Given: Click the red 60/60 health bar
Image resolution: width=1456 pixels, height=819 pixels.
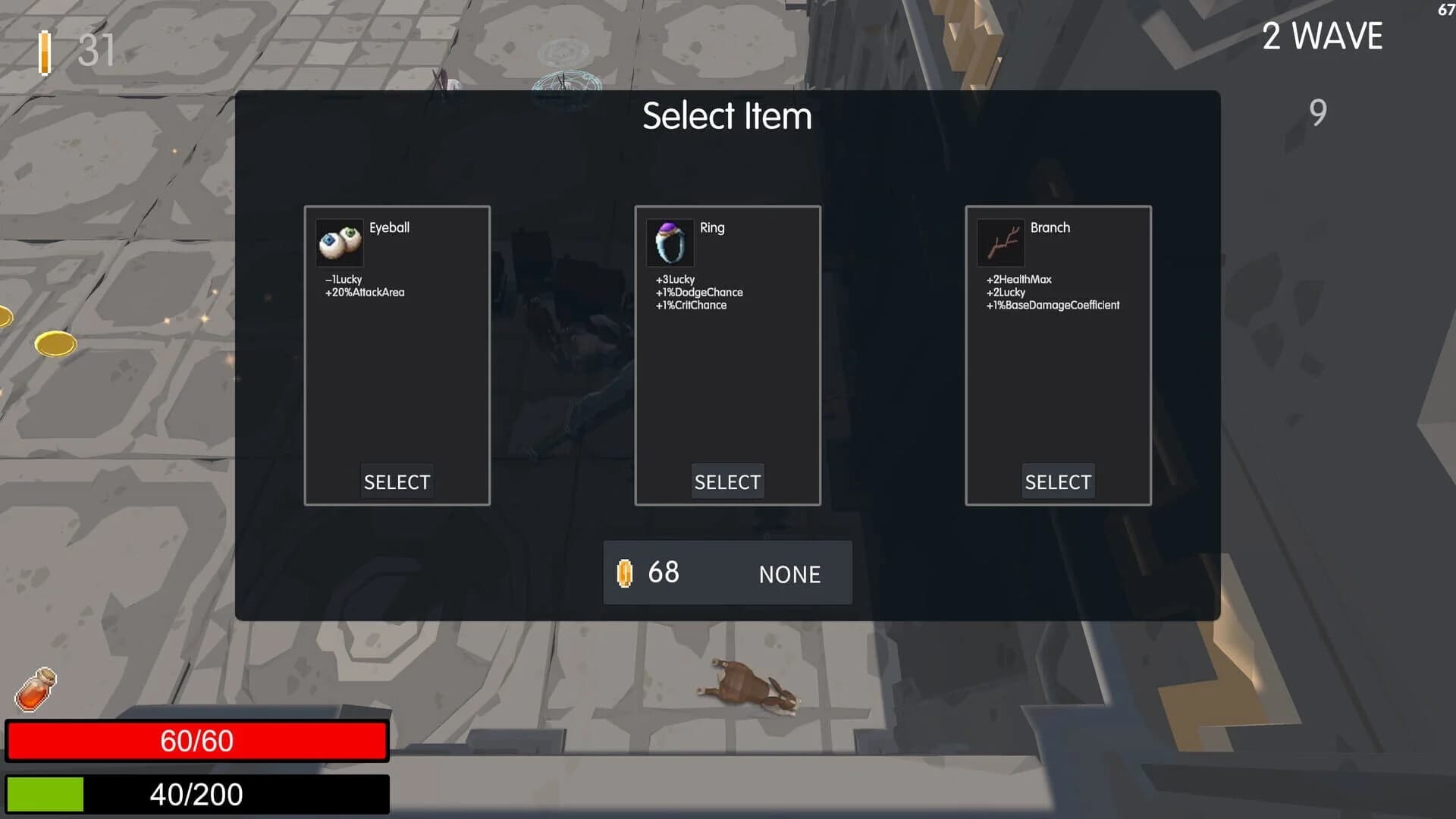Looking at the screenshot, I should [x=196, y=740].
